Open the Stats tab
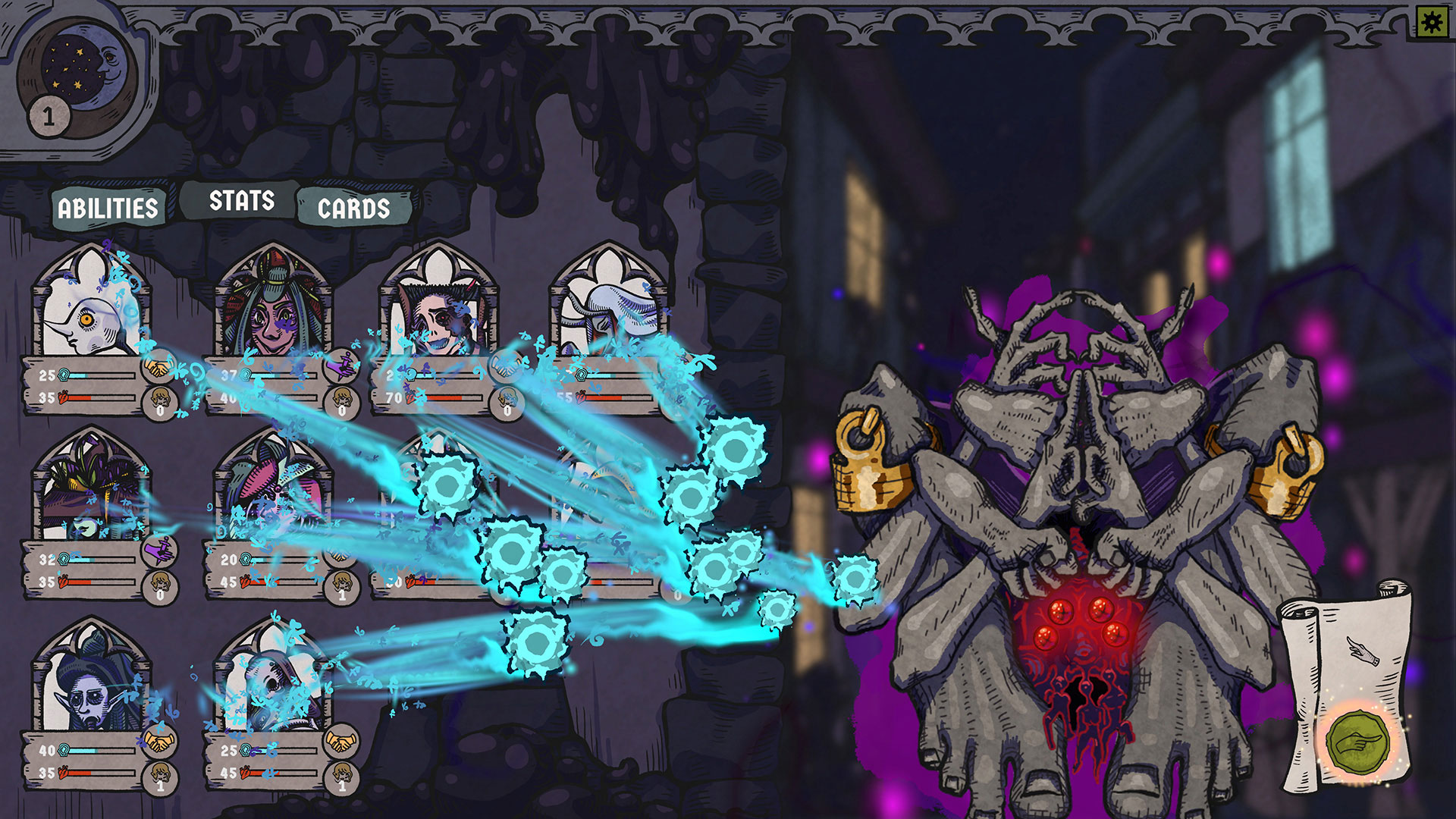 241,201
